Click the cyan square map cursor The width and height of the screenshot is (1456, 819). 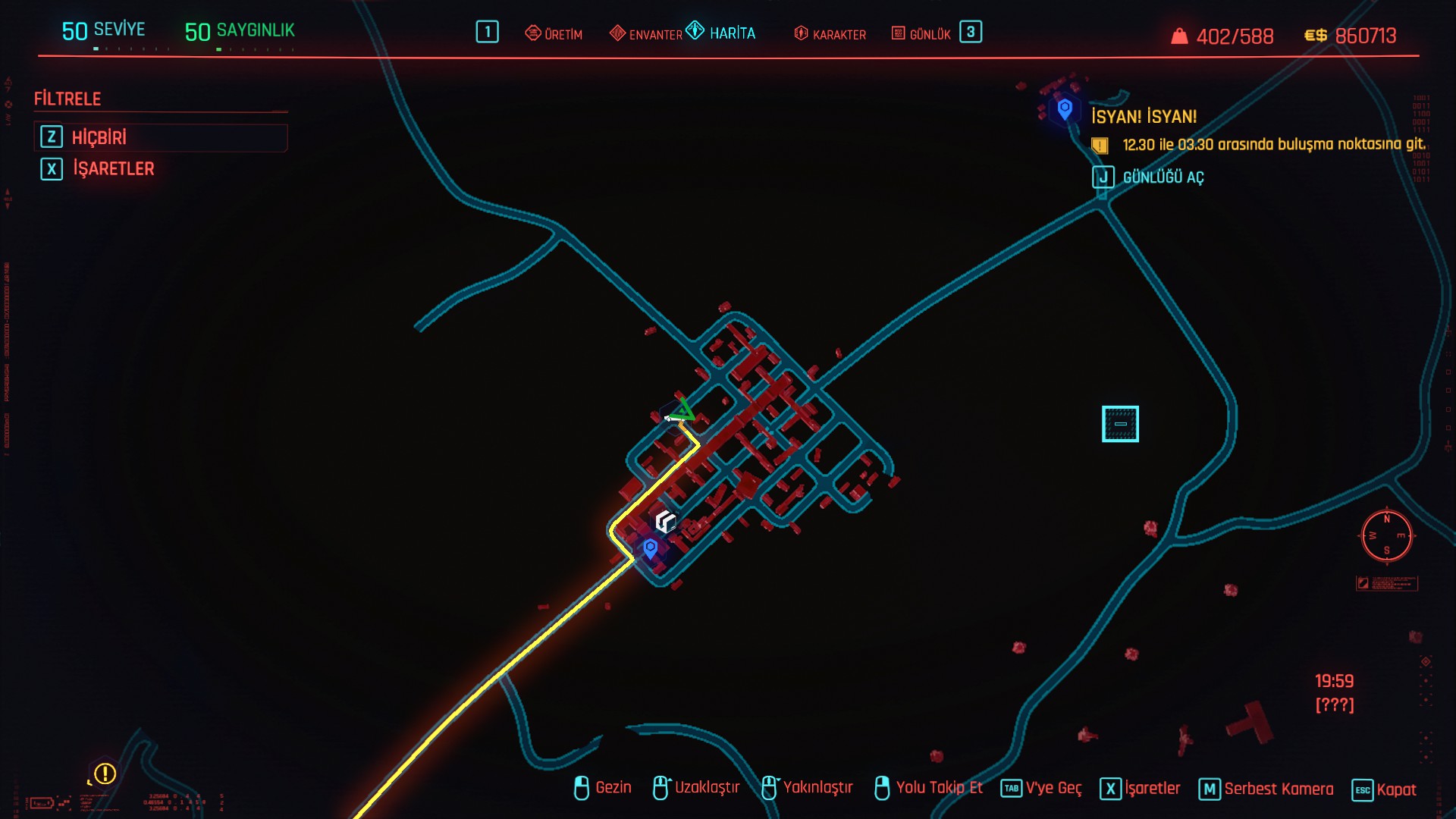click(x=1120, y=424)
